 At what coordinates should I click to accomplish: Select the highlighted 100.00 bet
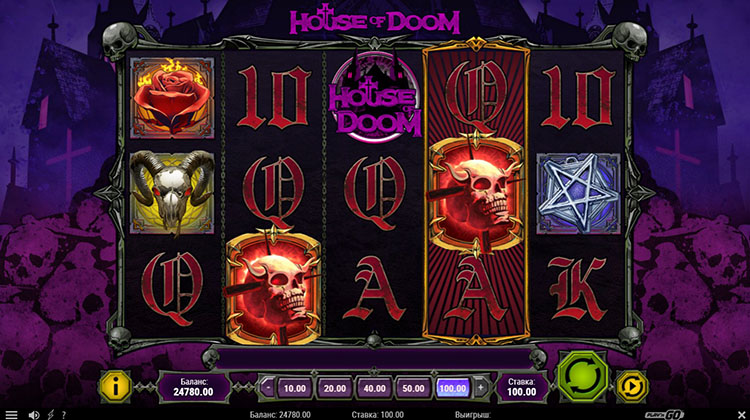click(x=453, y=387)
